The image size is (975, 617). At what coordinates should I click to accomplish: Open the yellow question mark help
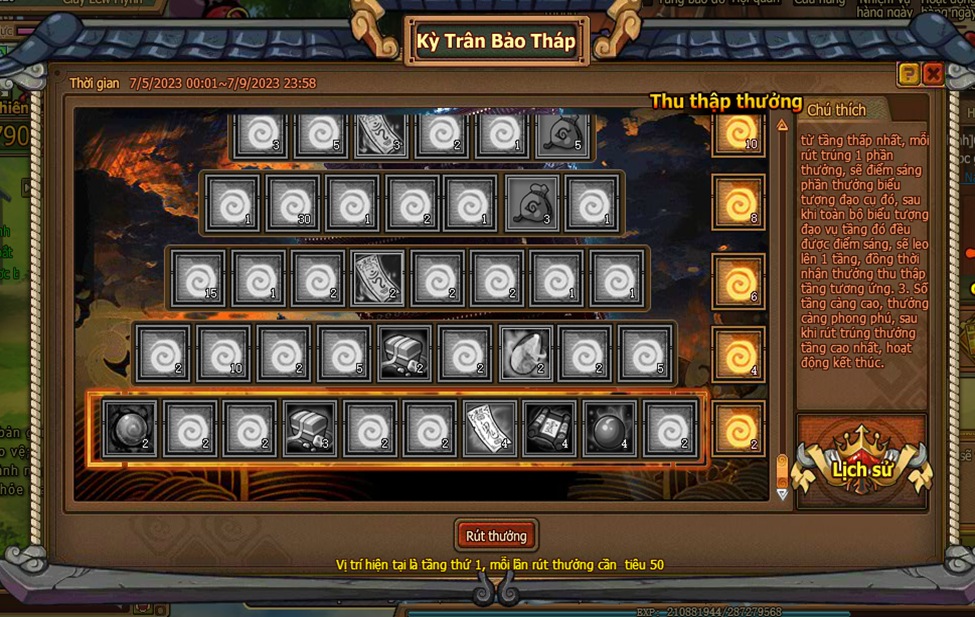click(908, 74)
